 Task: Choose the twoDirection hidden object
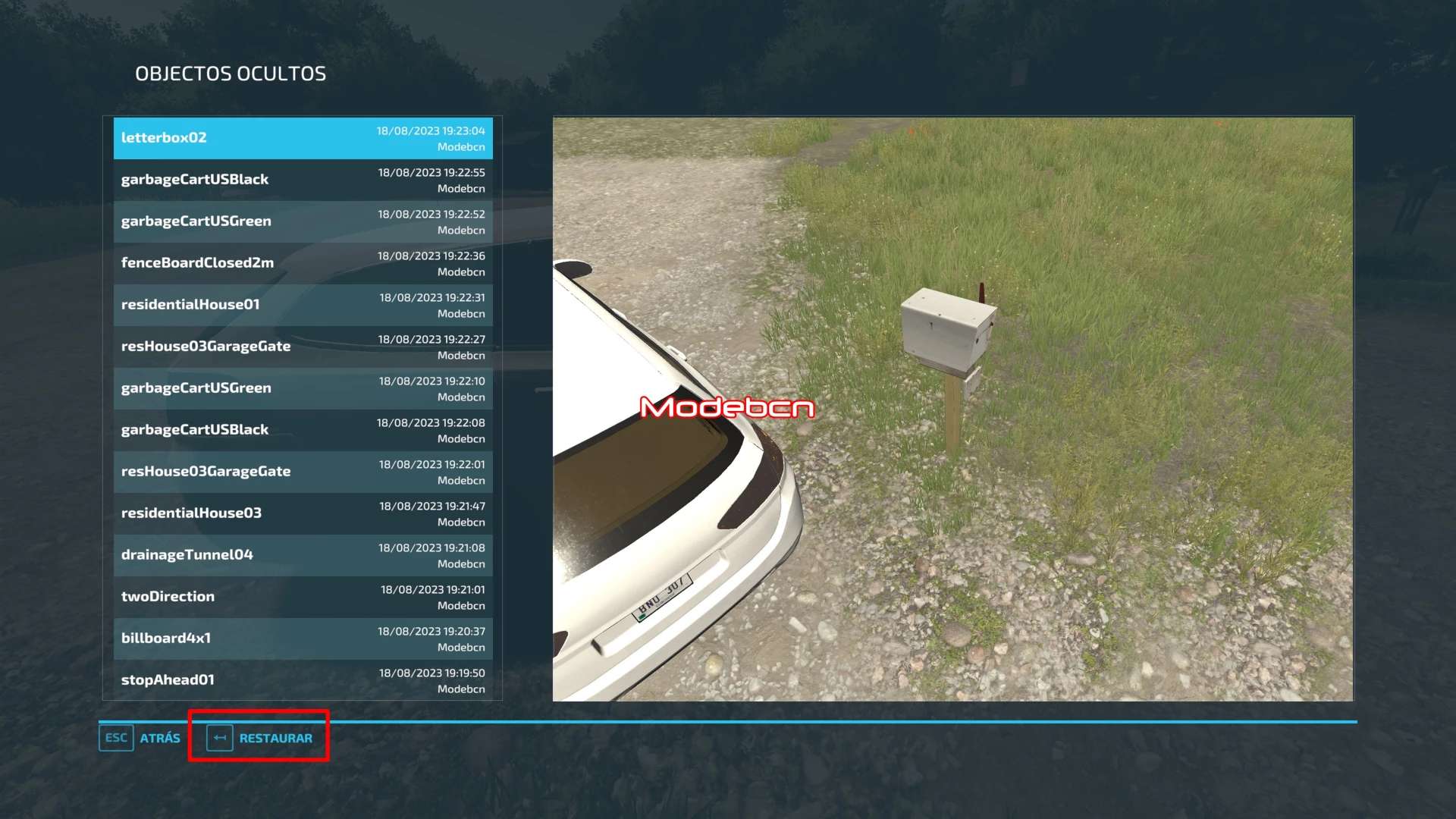pyautogui.click(x=303, y=597)
